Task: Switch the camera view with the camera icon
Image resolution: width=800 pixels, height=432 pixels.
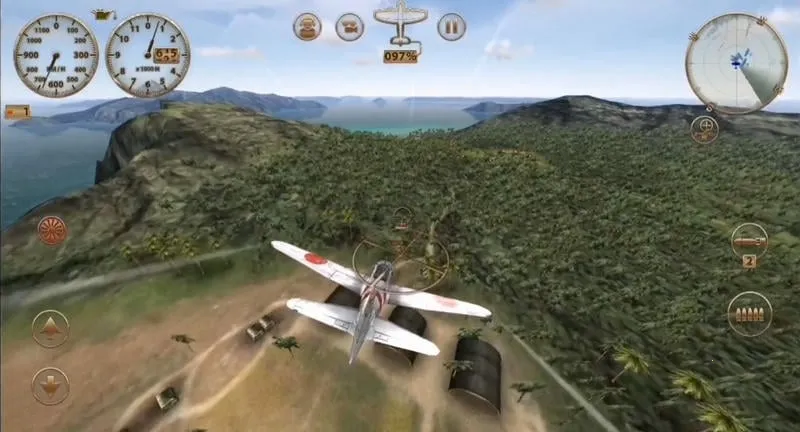Action: pyautogui.click(x=349, y=27)
